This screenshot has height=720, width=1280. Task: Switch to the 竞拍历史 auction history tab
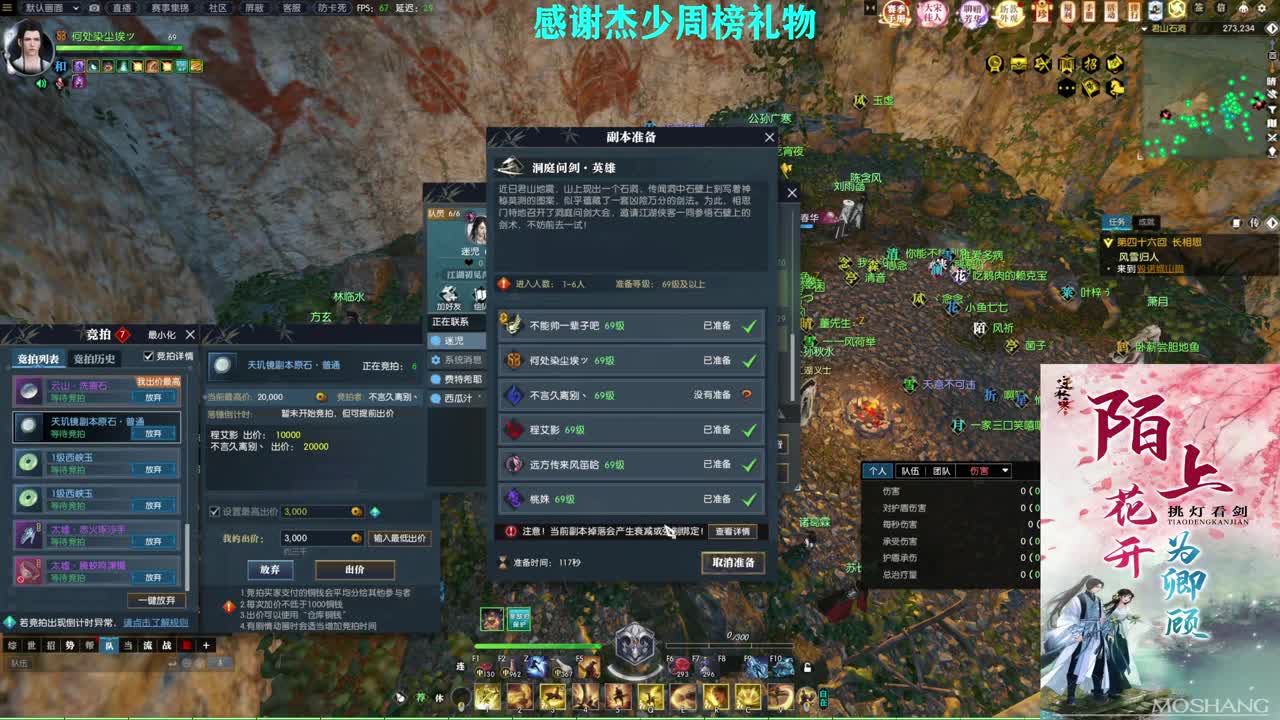pyautogui.click(x=95, y=359)
